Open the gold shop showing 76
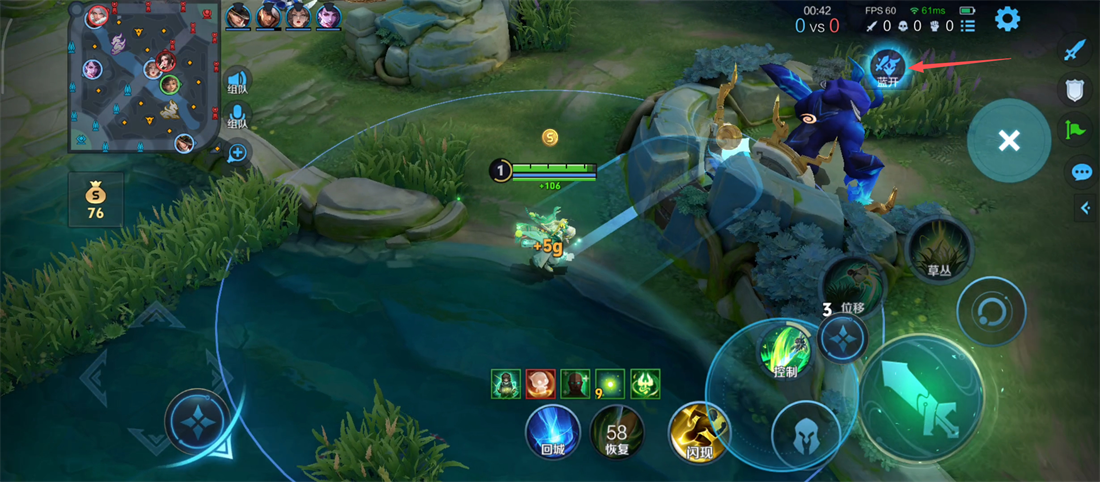Image resolution: width=1100 pixels, height=482 pixels. click(95, 198)
